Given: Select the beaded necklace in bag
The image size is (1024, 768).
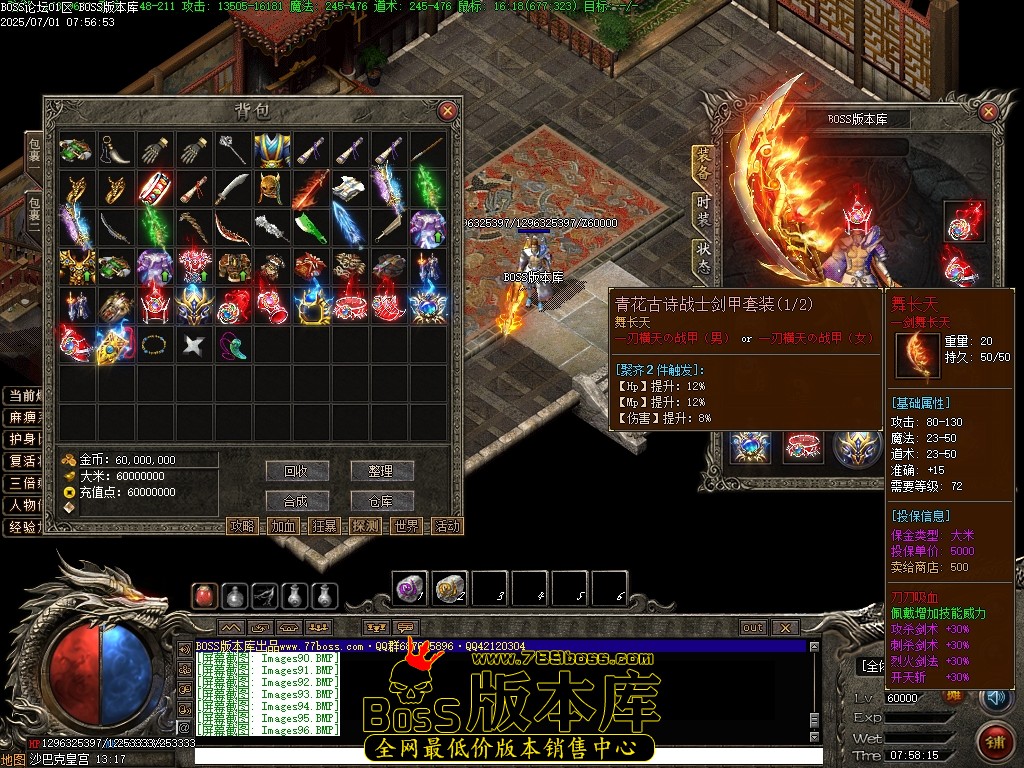Looking at the screenshot, I should (154, 345).
